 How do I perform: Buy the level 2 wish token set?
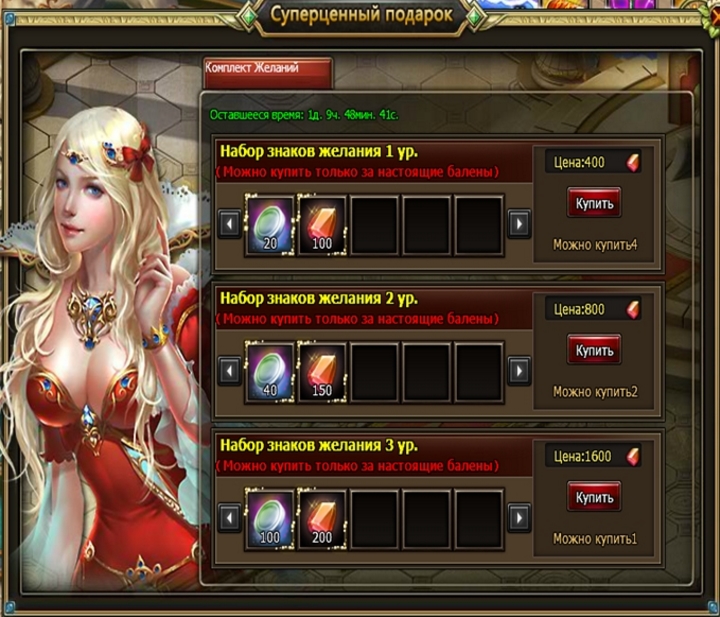click(x=594, y=350)
